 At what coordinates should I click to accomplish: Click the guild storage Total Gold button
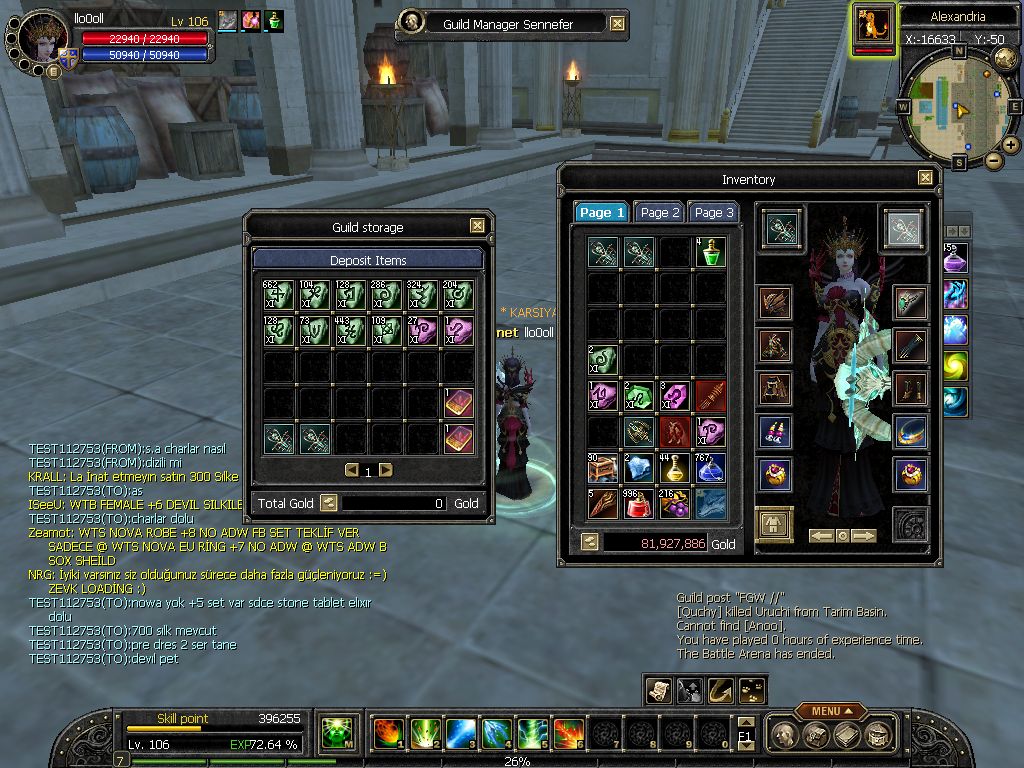[x=328, y=503]
